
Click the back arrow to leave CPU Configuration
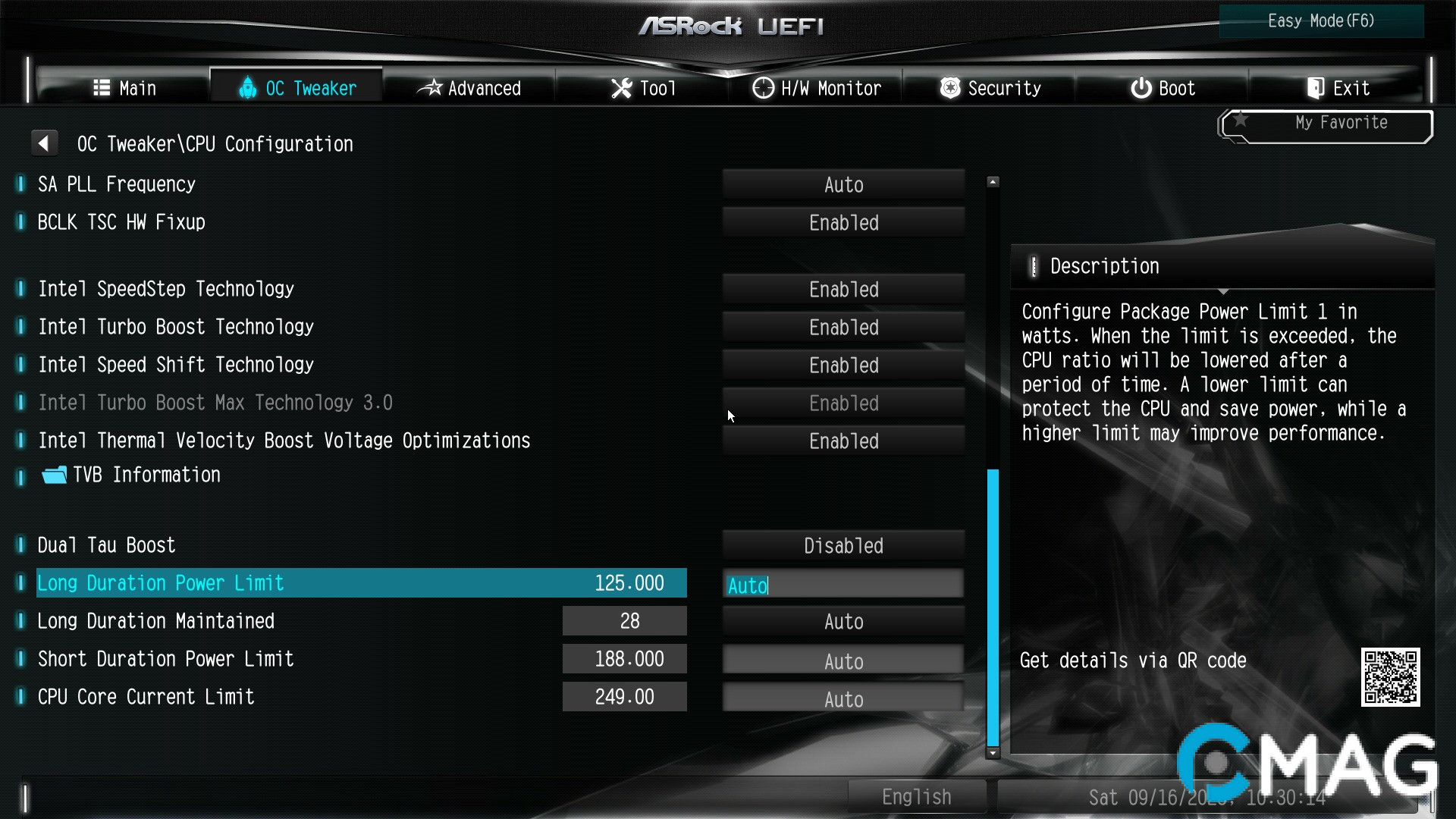(x=44, y=143)
